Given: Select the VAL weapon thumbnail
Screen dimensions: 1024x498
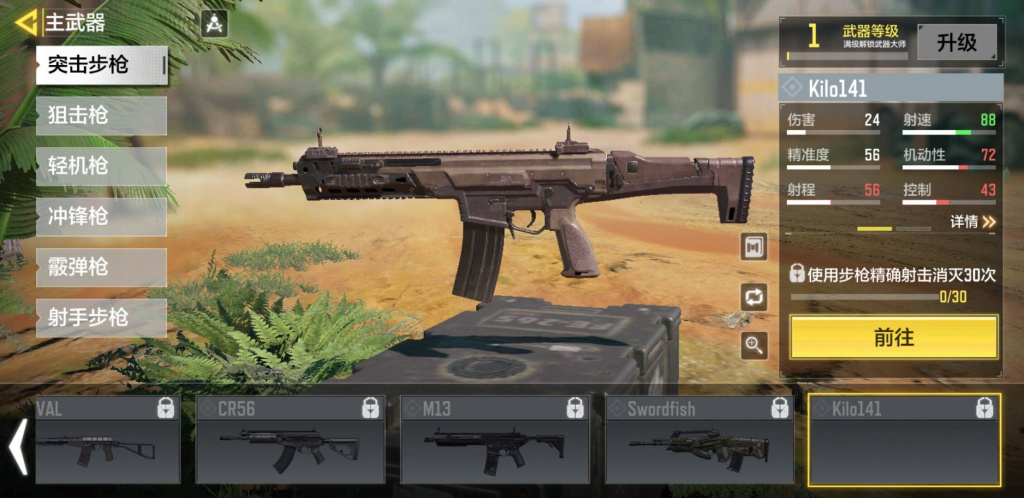Looking at the screenshot, I should (x=106, y=439).
